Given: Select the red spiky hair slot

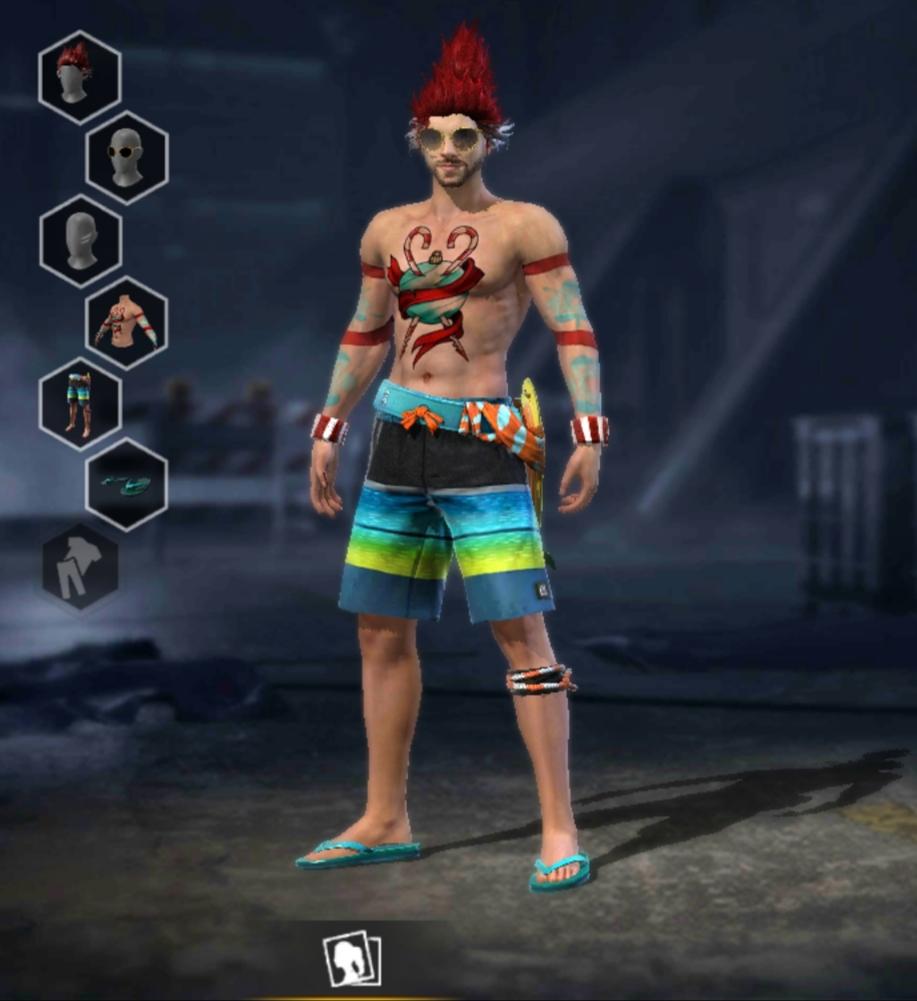Looking at the screenshot, I should point(80,77).
